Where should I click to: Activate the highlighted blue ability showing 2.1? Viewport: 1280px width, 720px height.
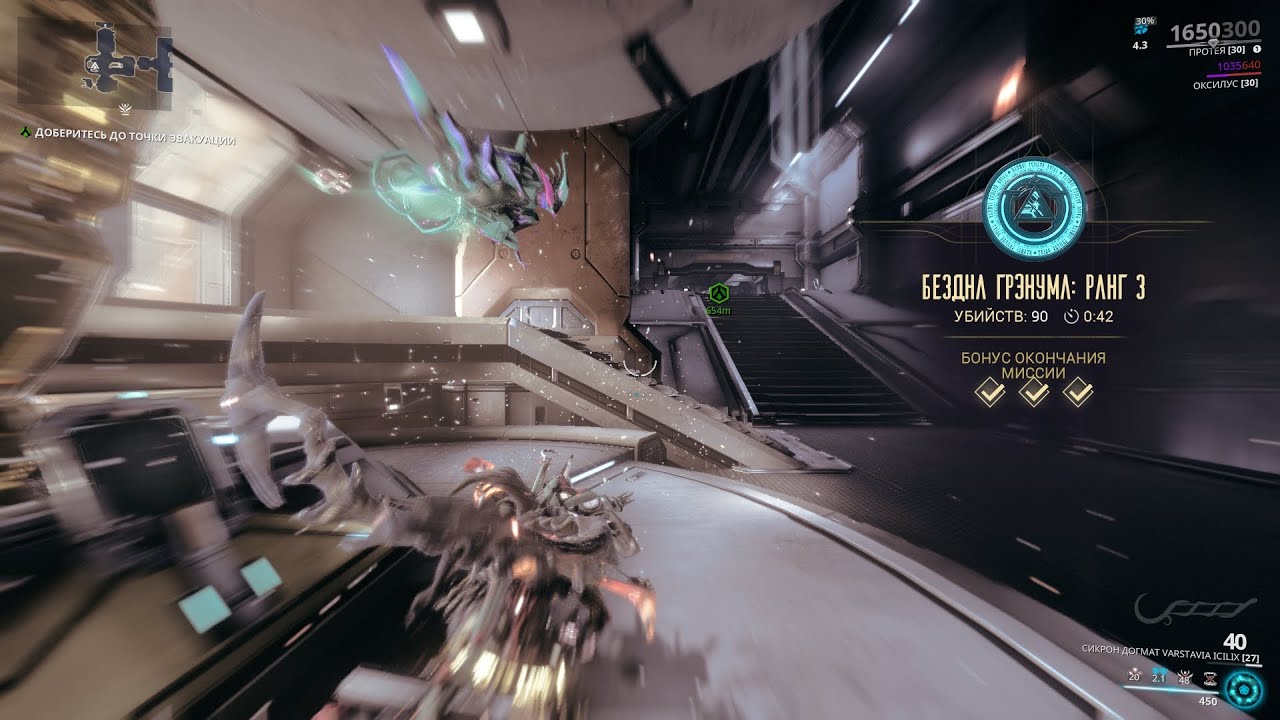[x=1160, y=677]
